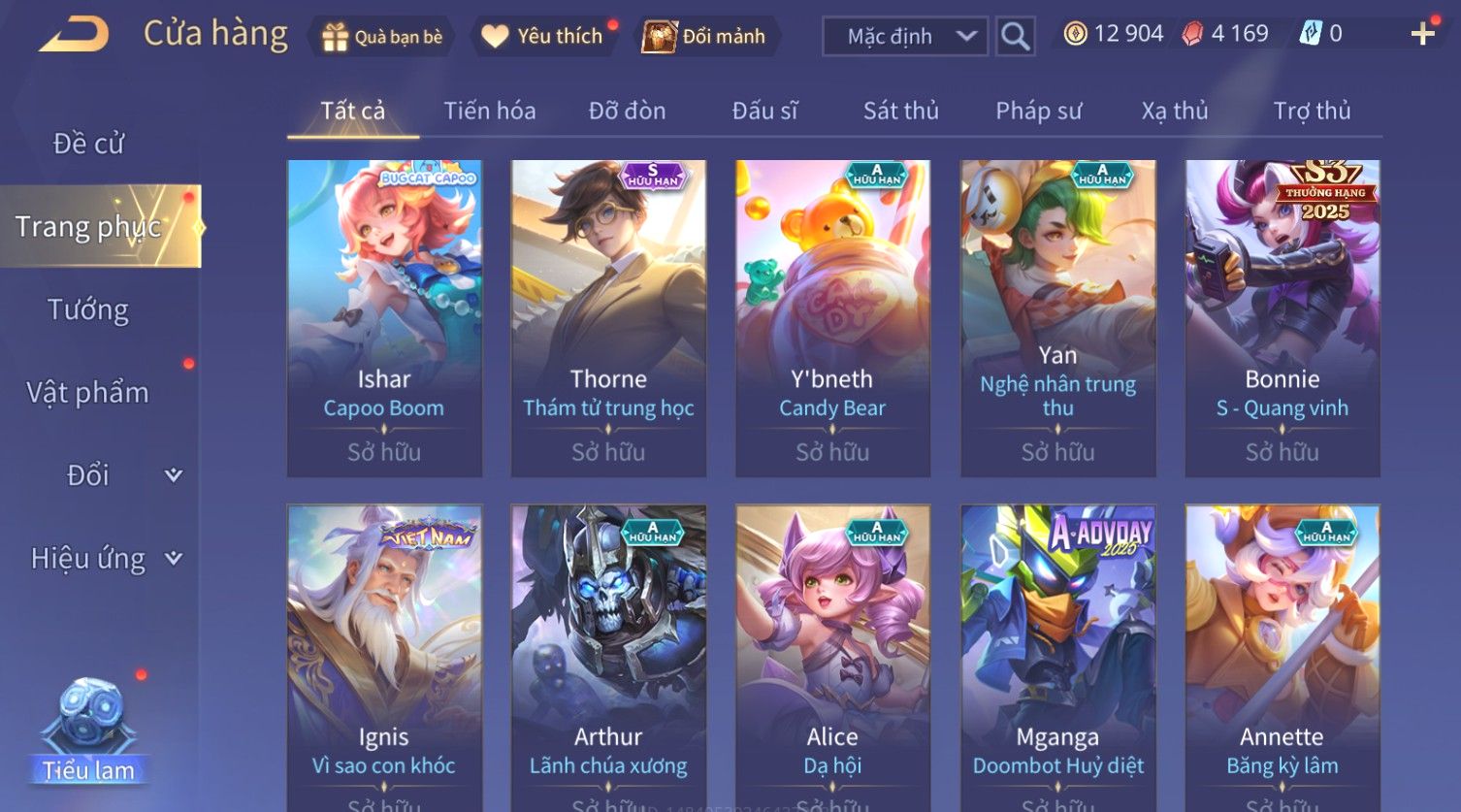Choose the Trợ thủ tab

[1312, 111]
